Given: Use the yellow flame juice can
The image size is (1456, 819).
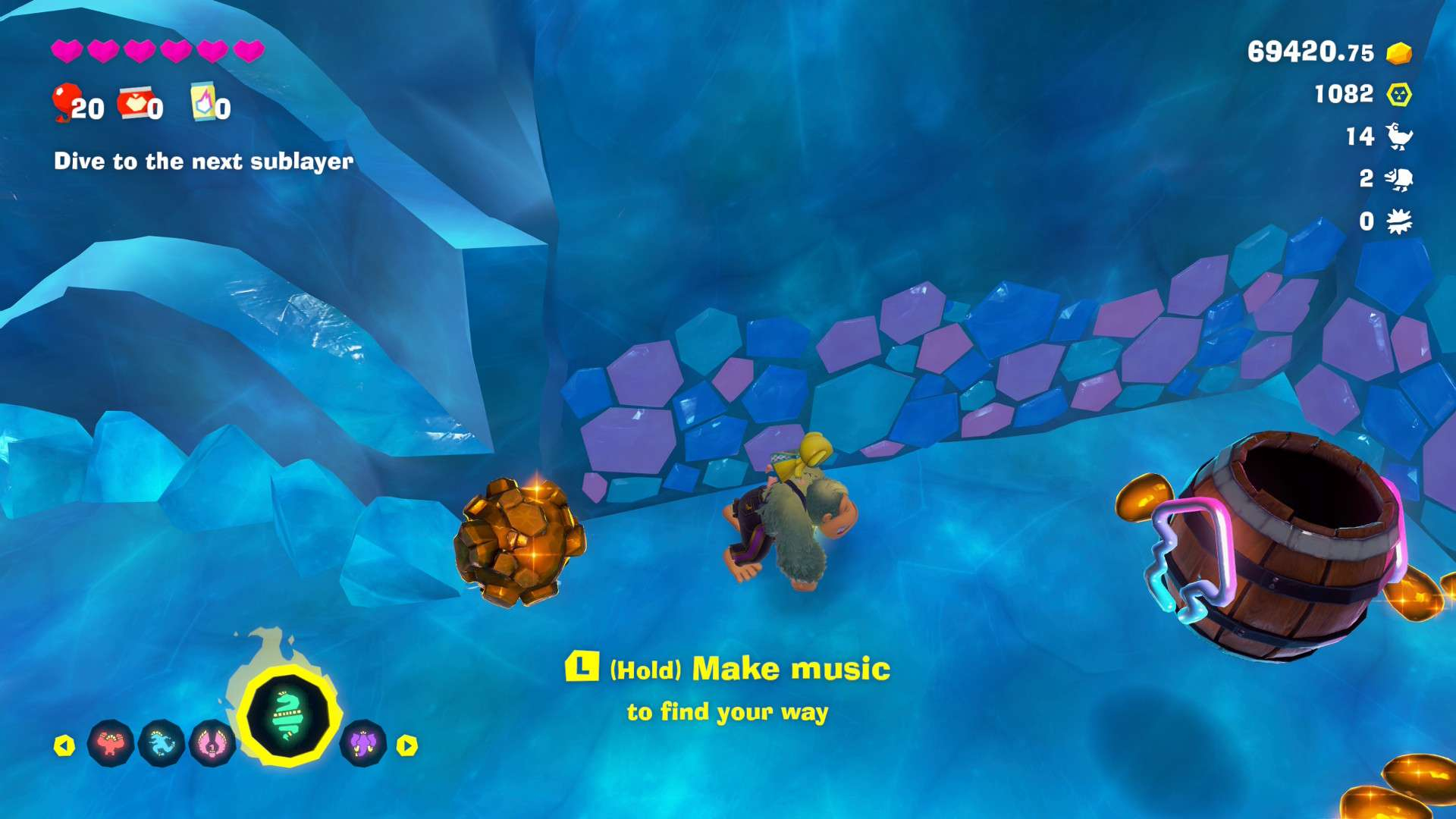Looking at the screenshot, I should pos(203,102).
